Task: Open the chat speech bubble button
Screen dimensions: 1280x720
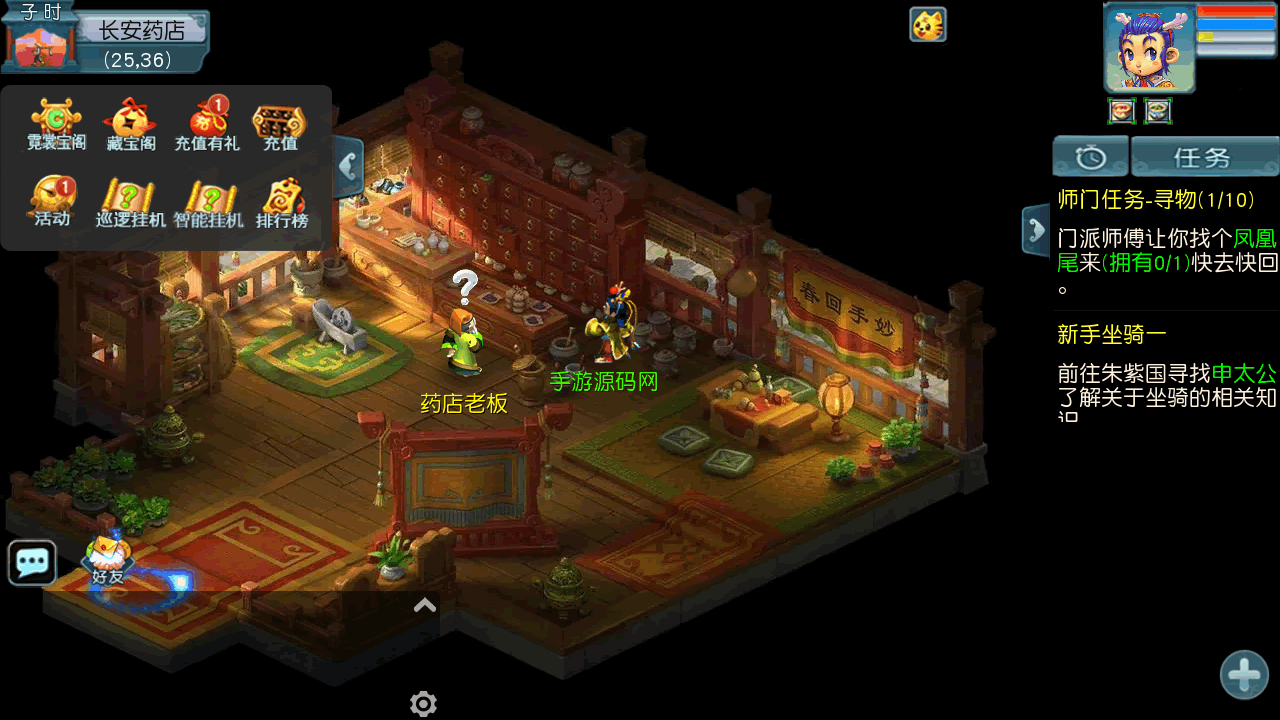Action: tap(32, 563)
